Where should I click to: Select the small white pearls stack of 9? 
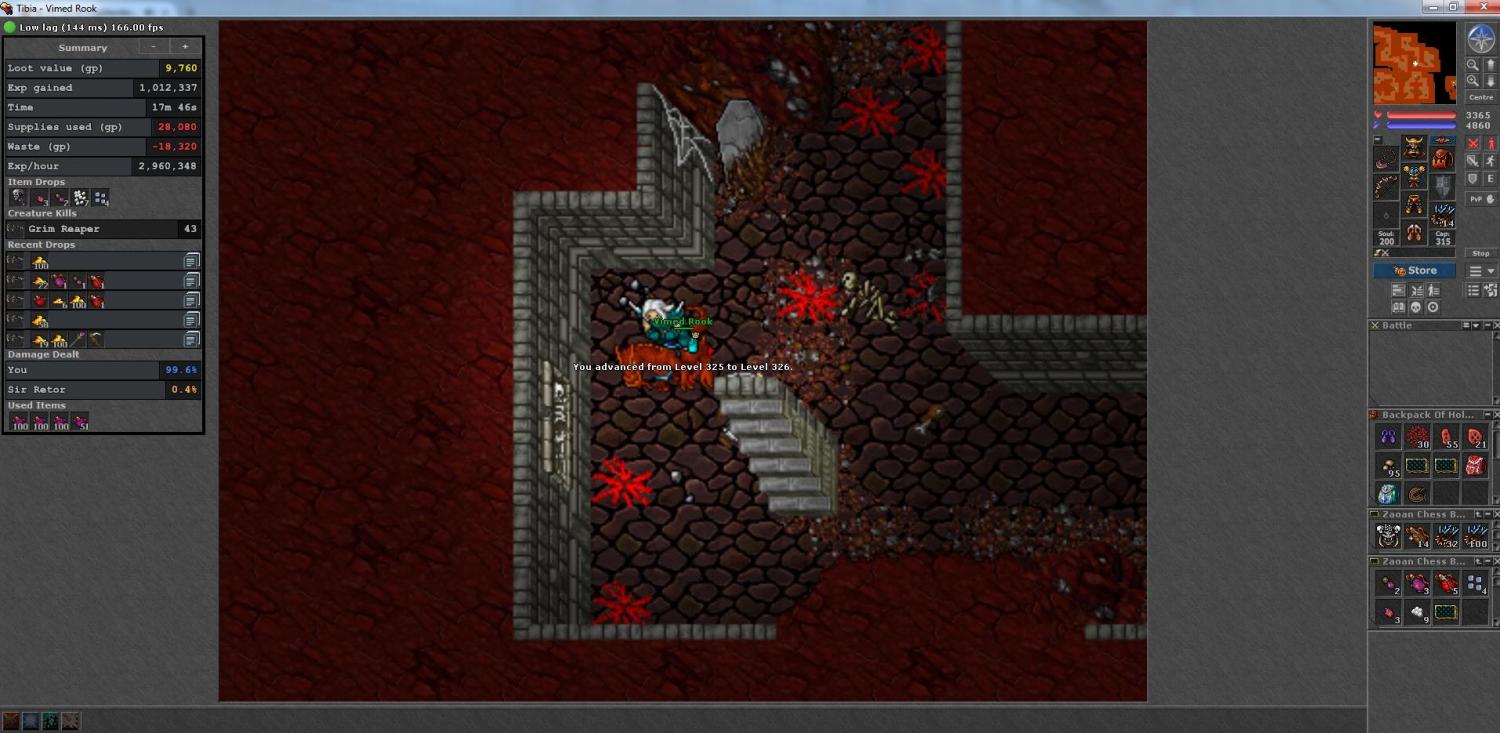pos(1417,613)
